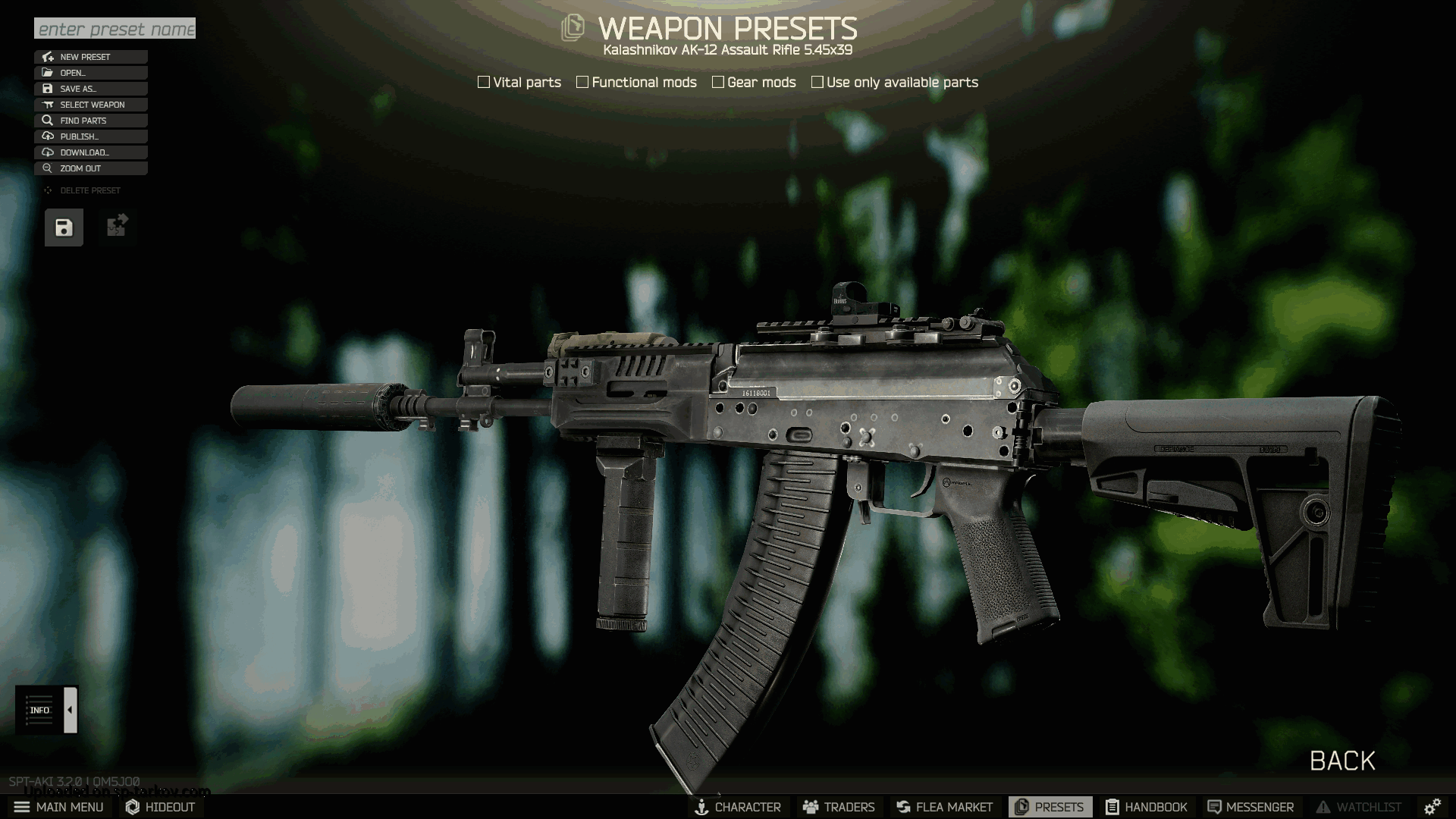Screen dimensions: 1456x819
Task: Open the Select Weapon option
Action: click(x=90, y=105)
